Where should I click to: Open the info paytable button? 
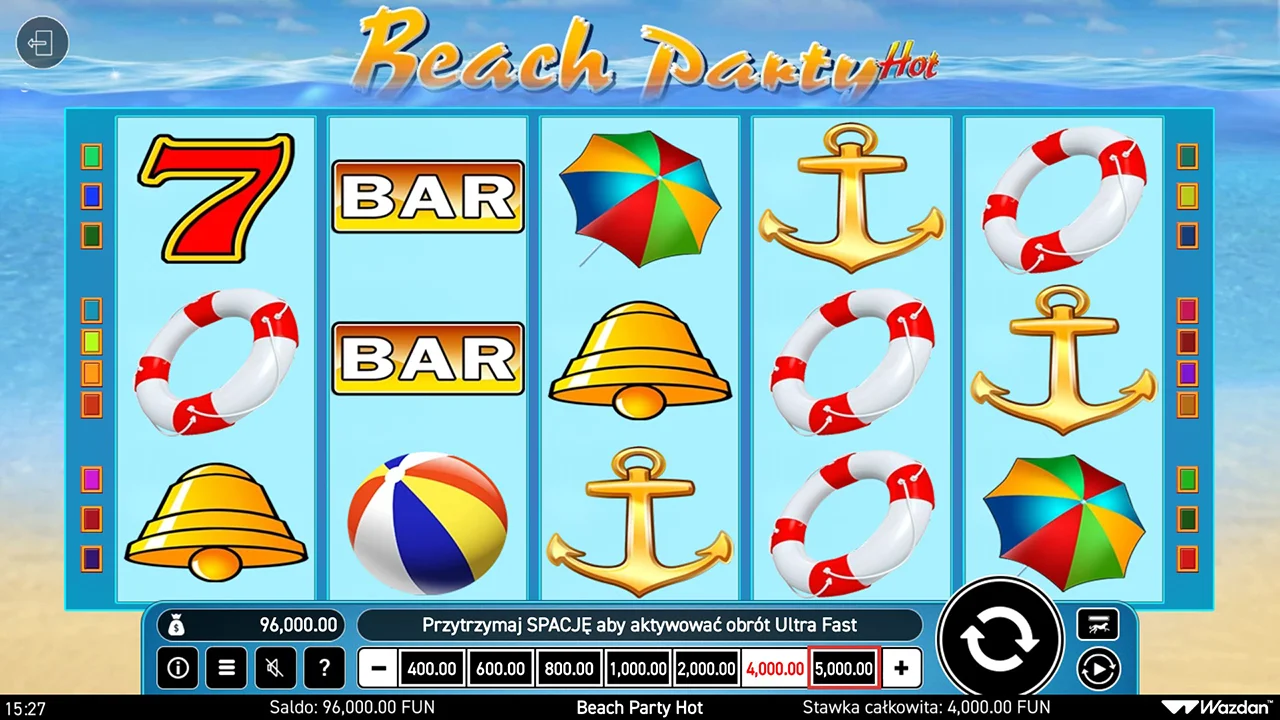point(178,667)
